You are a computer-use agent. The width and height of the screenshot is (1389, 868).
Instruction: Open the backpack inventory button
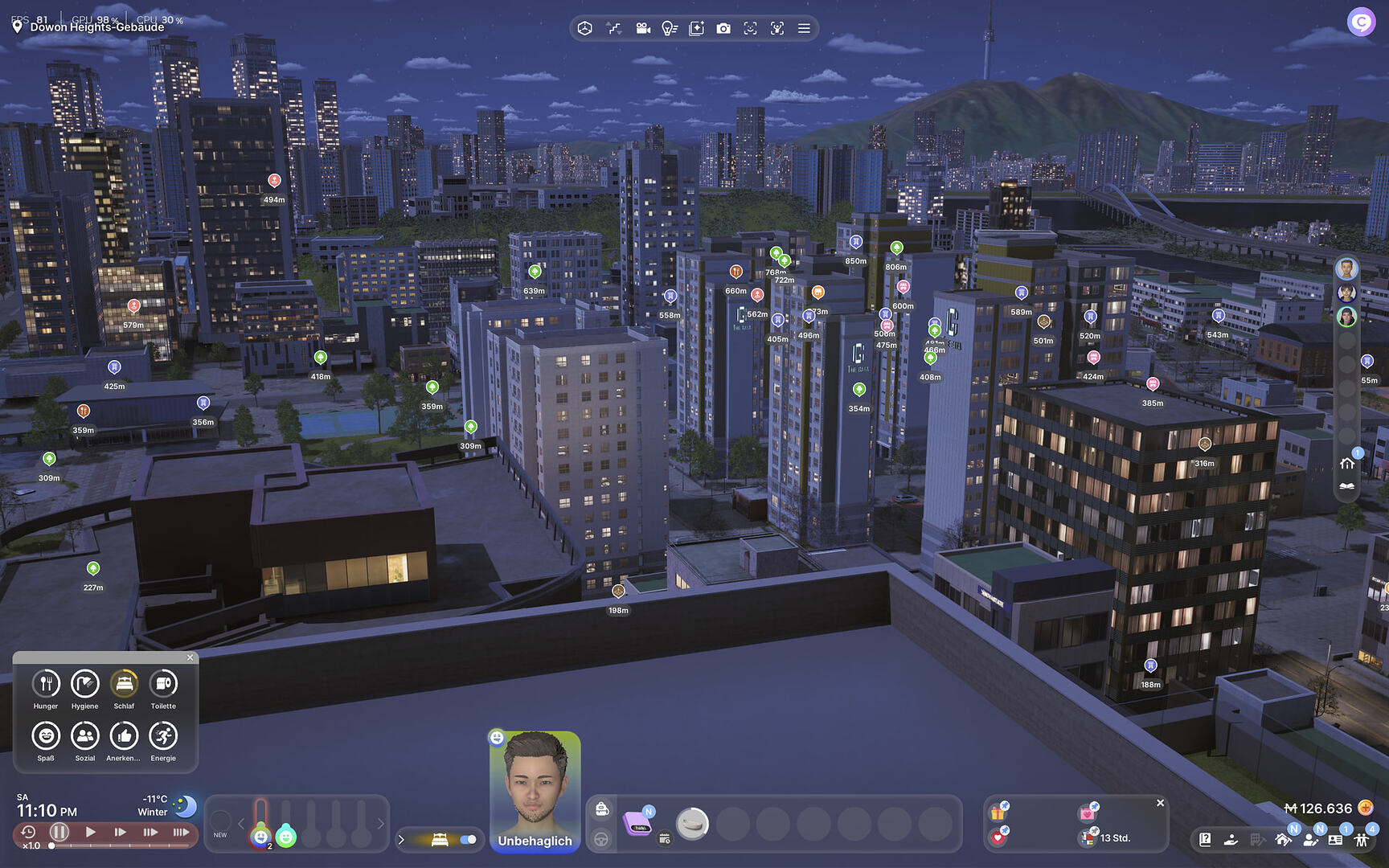[x=601, y=810]
